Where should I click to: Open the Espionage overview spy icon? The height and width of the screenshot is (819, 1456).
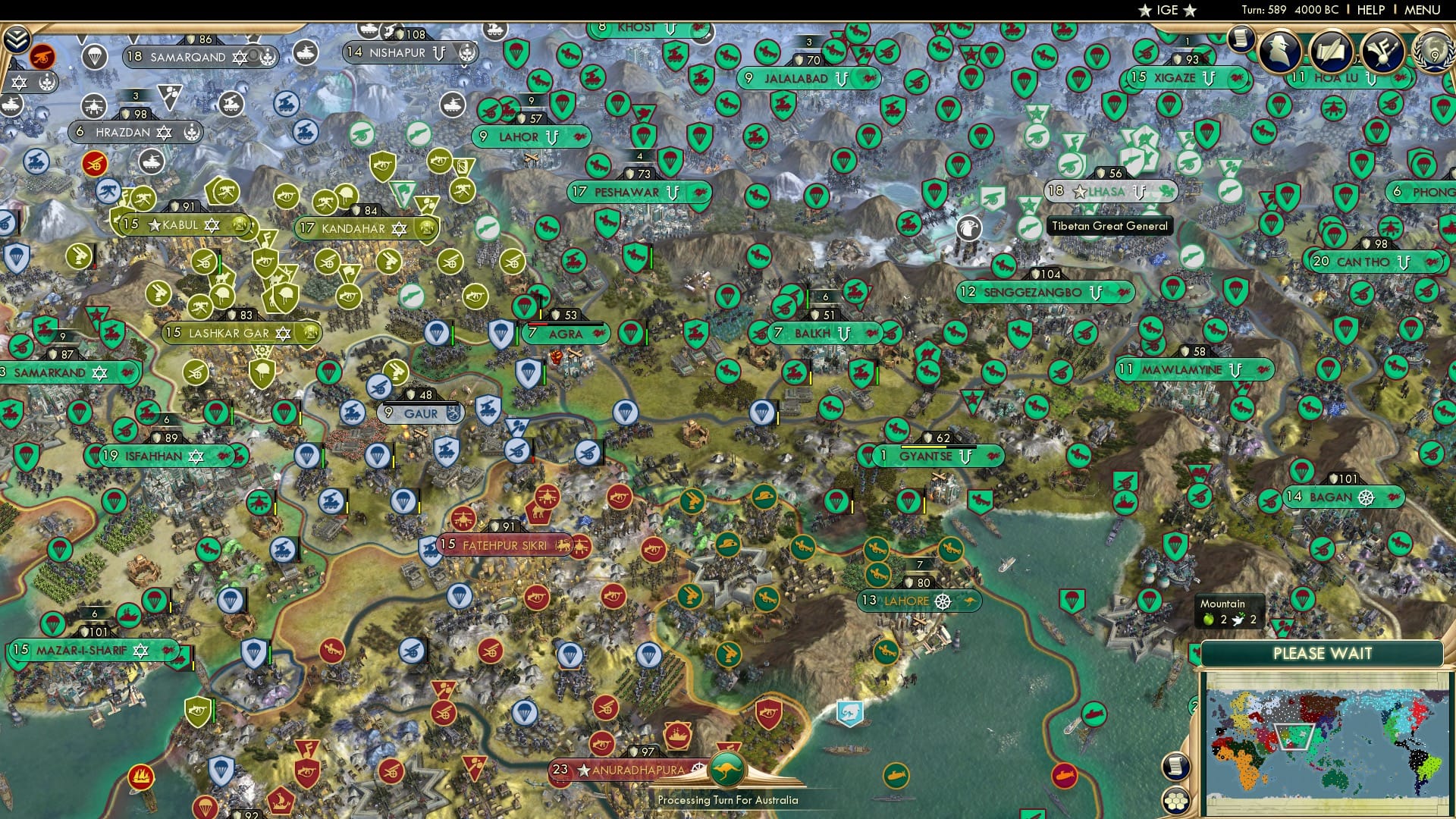[x=1279, y=50]
